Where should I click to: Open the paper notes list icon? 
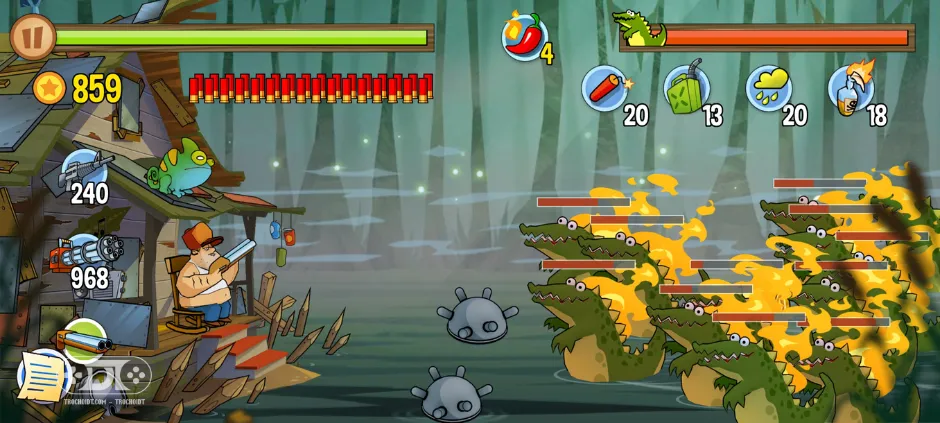(40, 376)
